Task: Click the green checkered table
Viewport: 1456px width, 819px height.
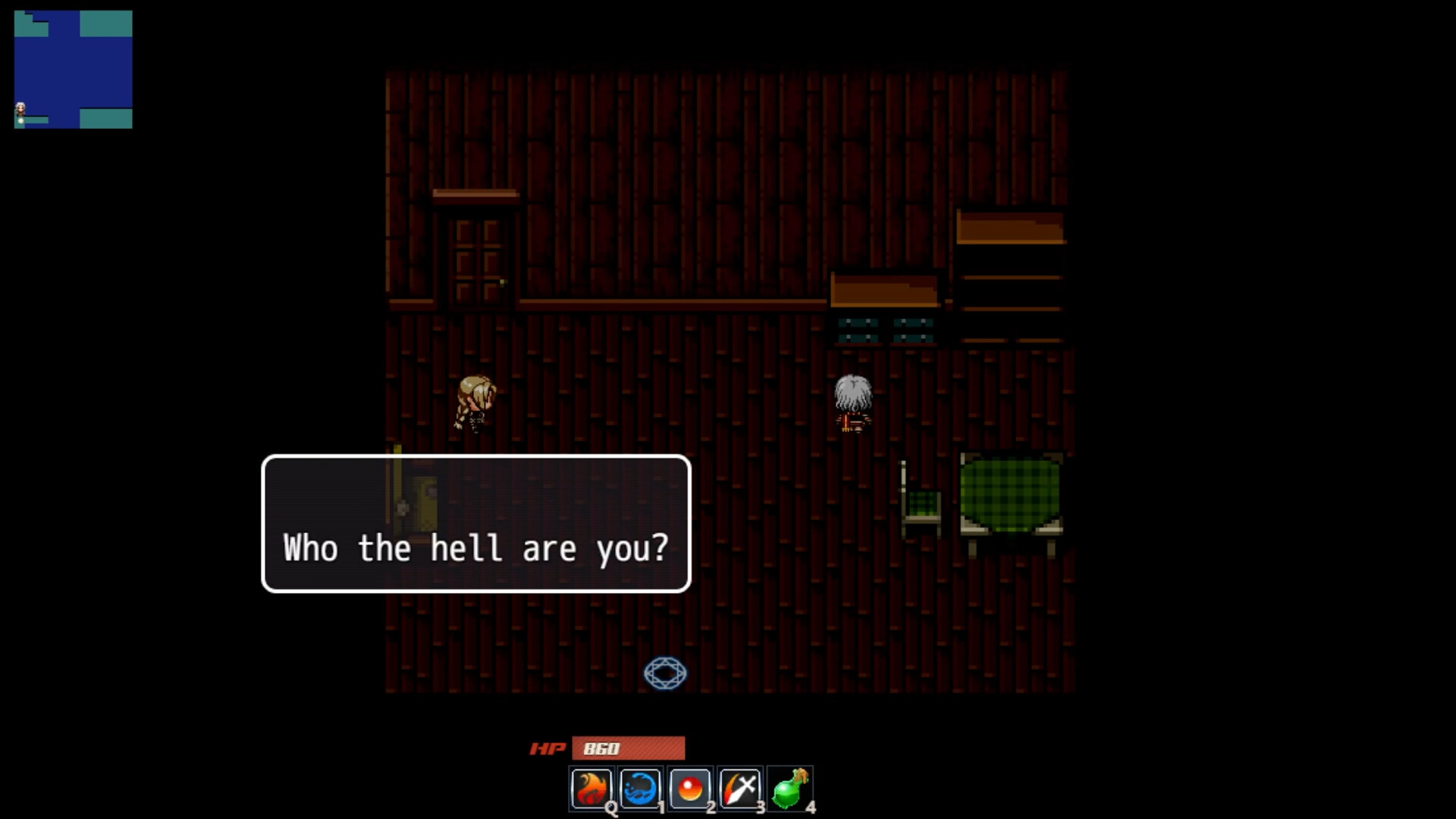Action: 1011,493
